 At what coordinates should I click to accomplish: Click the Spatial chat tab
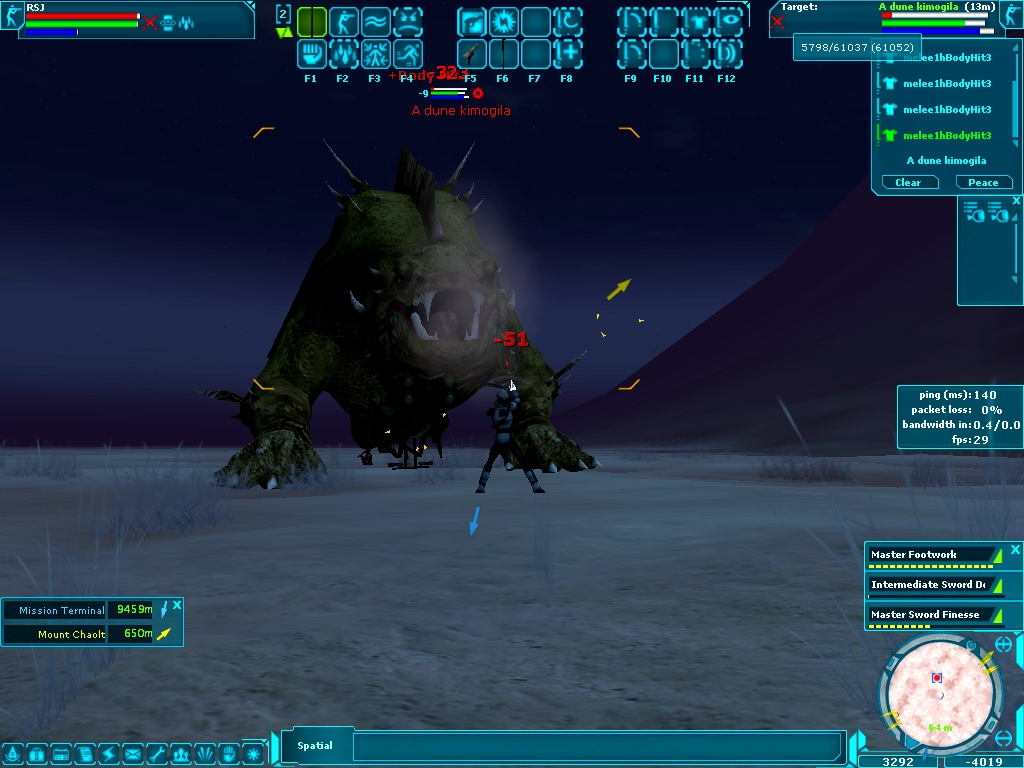(x=315, y=745)
